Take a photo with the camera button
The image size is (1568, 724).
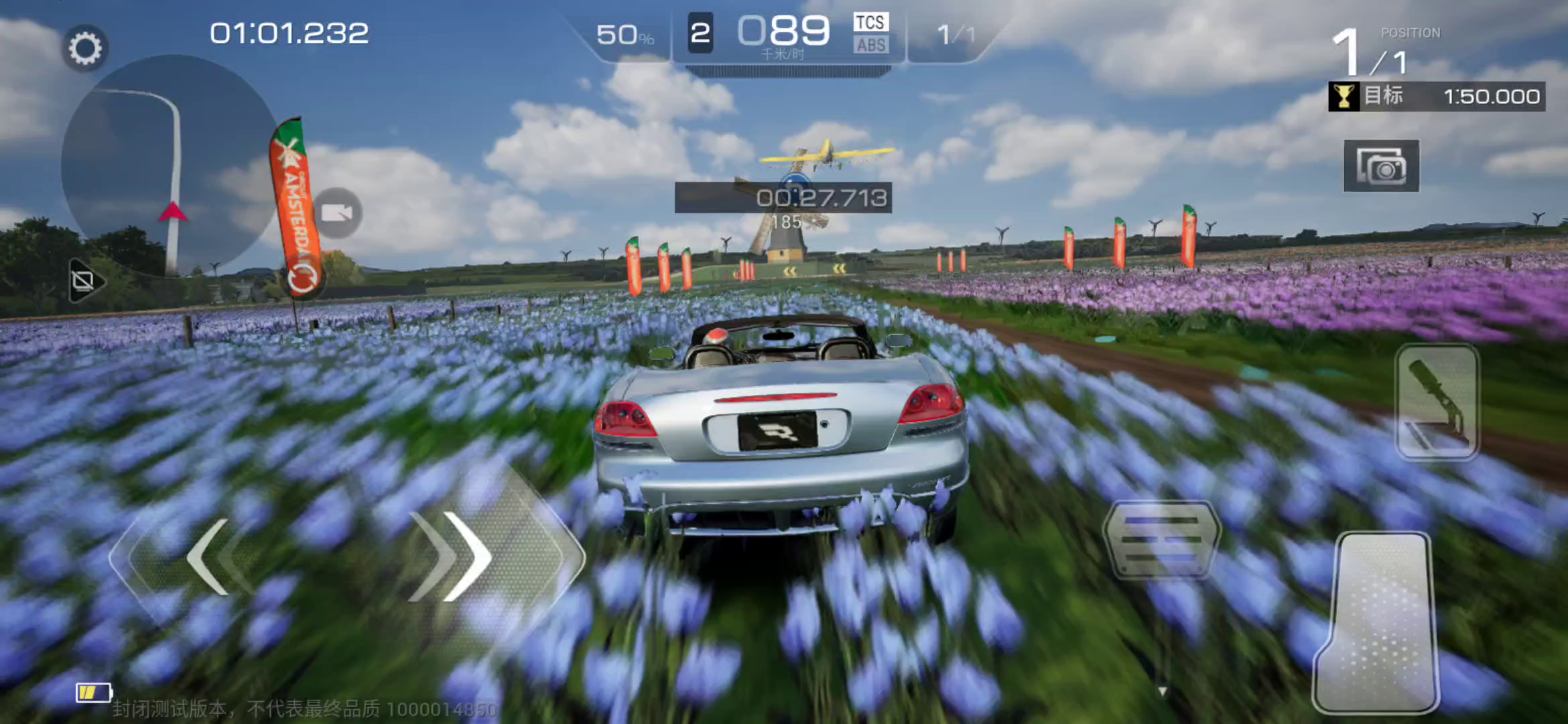pos(1381,166)
